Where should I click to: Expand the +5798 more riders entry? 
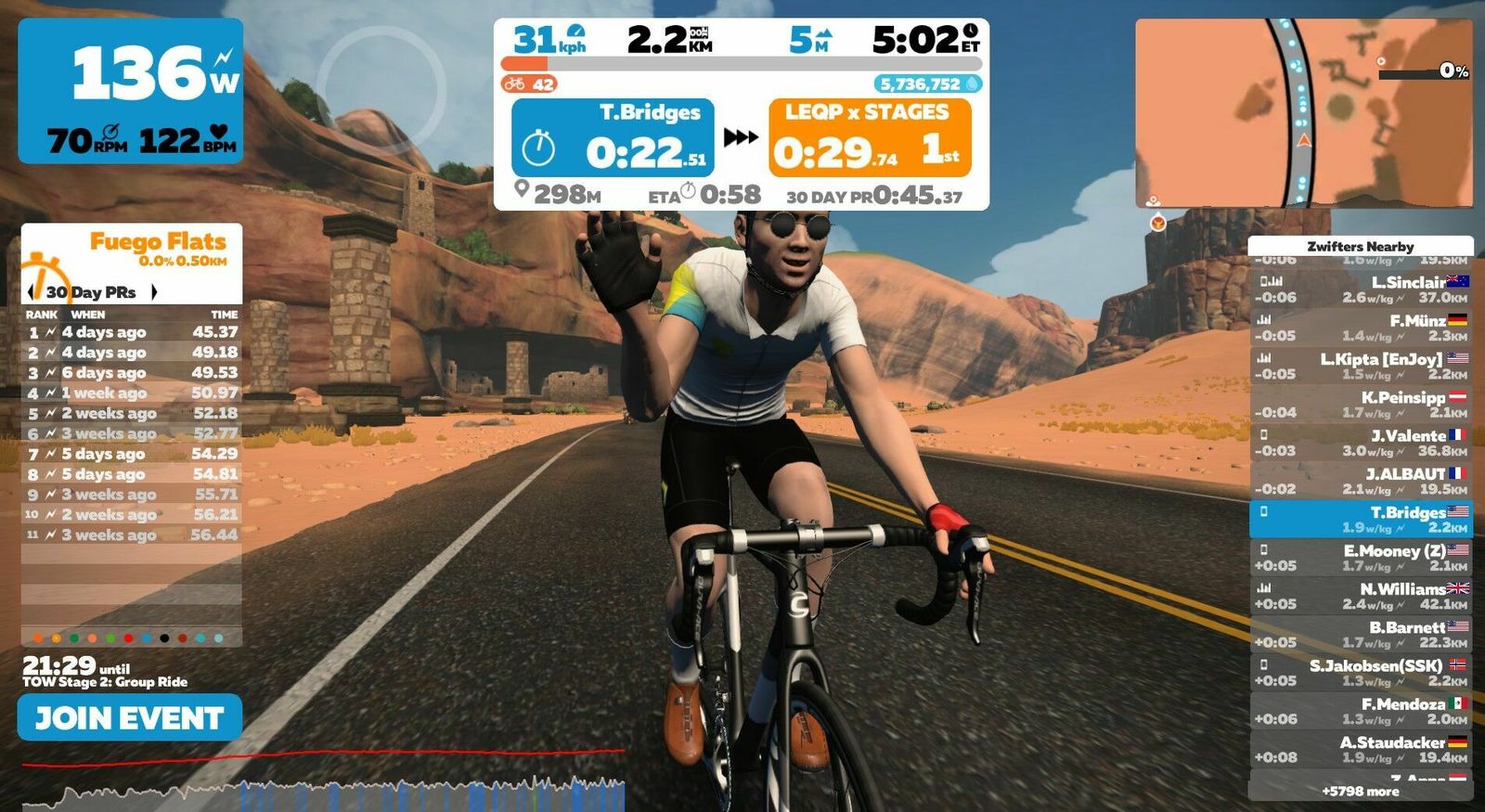[1360, 792]
